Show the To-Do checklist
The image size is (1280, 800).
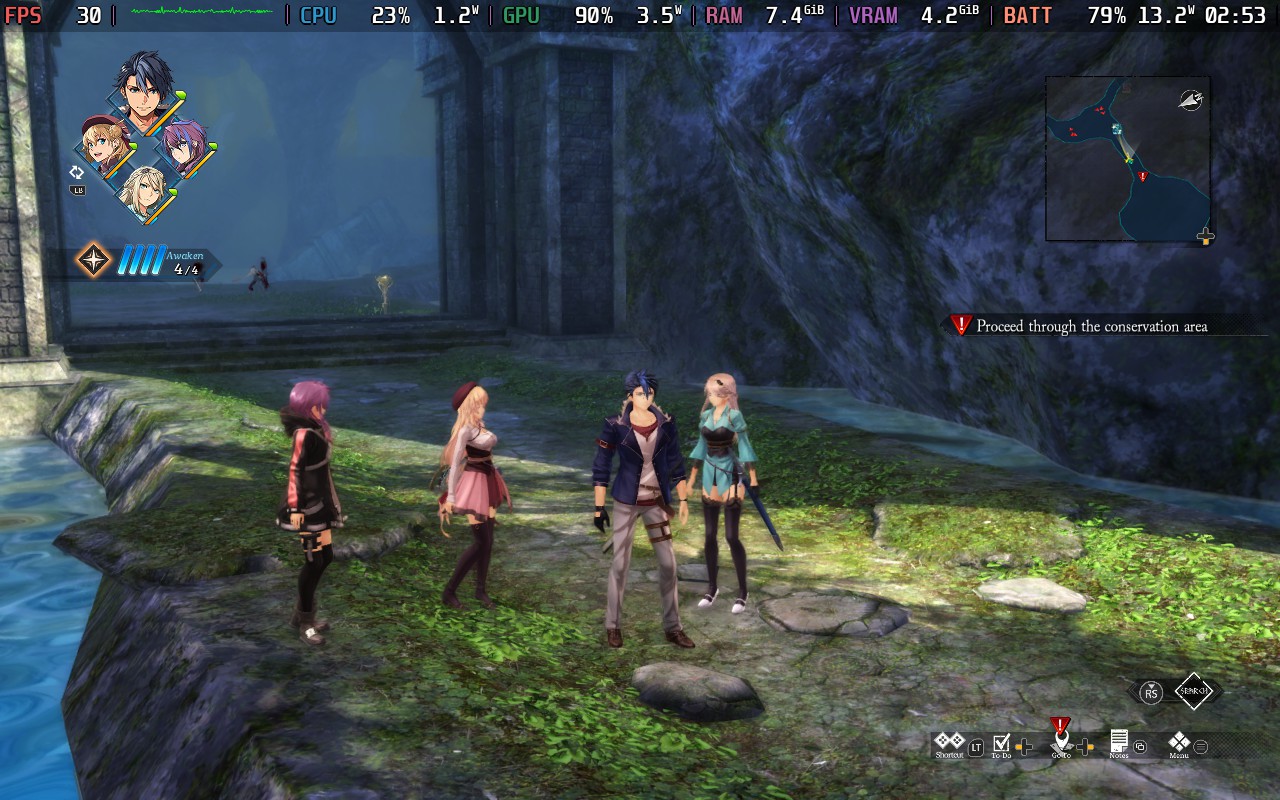tap(1001, 745)
